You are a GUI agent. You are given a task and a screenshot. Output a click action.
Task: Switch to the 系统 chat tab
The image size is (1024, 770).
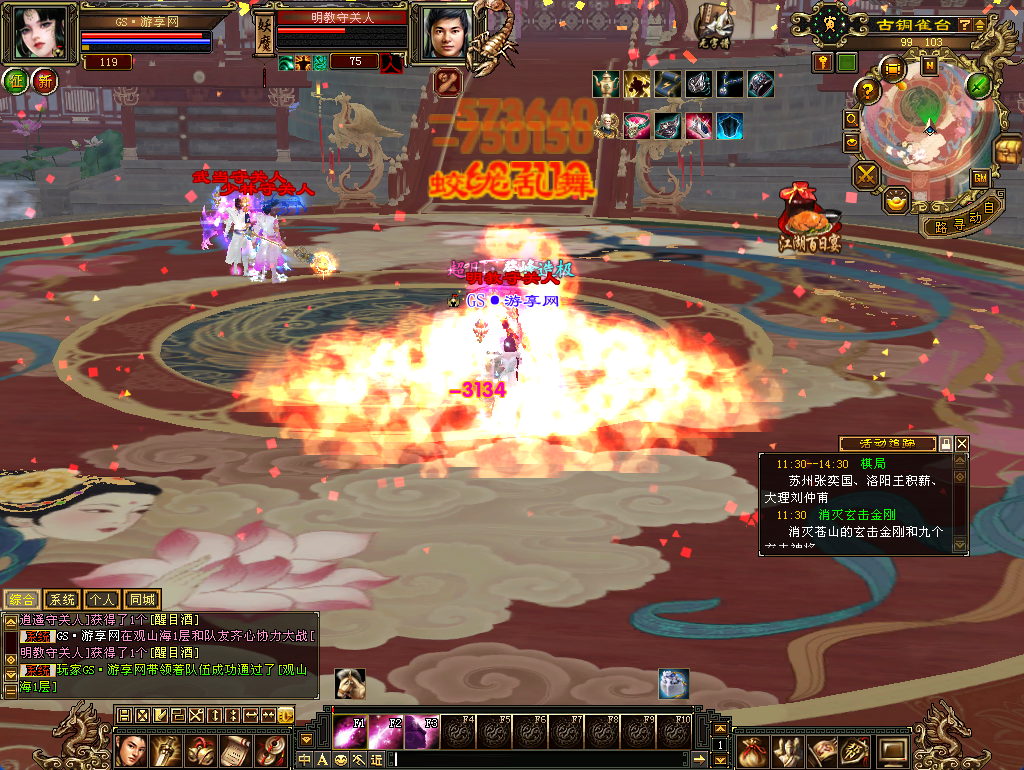62,600
